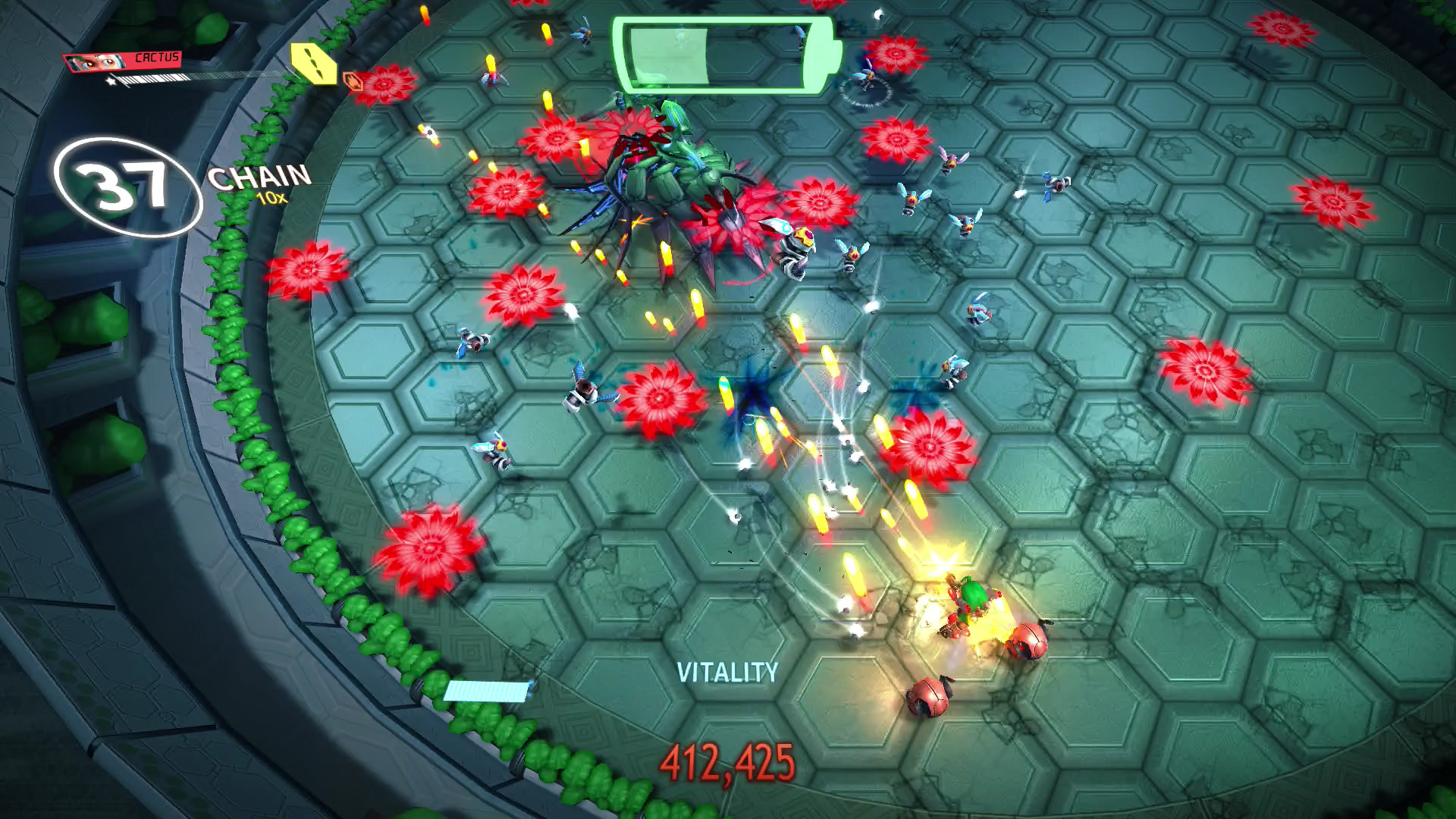1456x819 pixels.
Task: Select the yellow hexagon primary weapon icon
Action: (314, 64)
